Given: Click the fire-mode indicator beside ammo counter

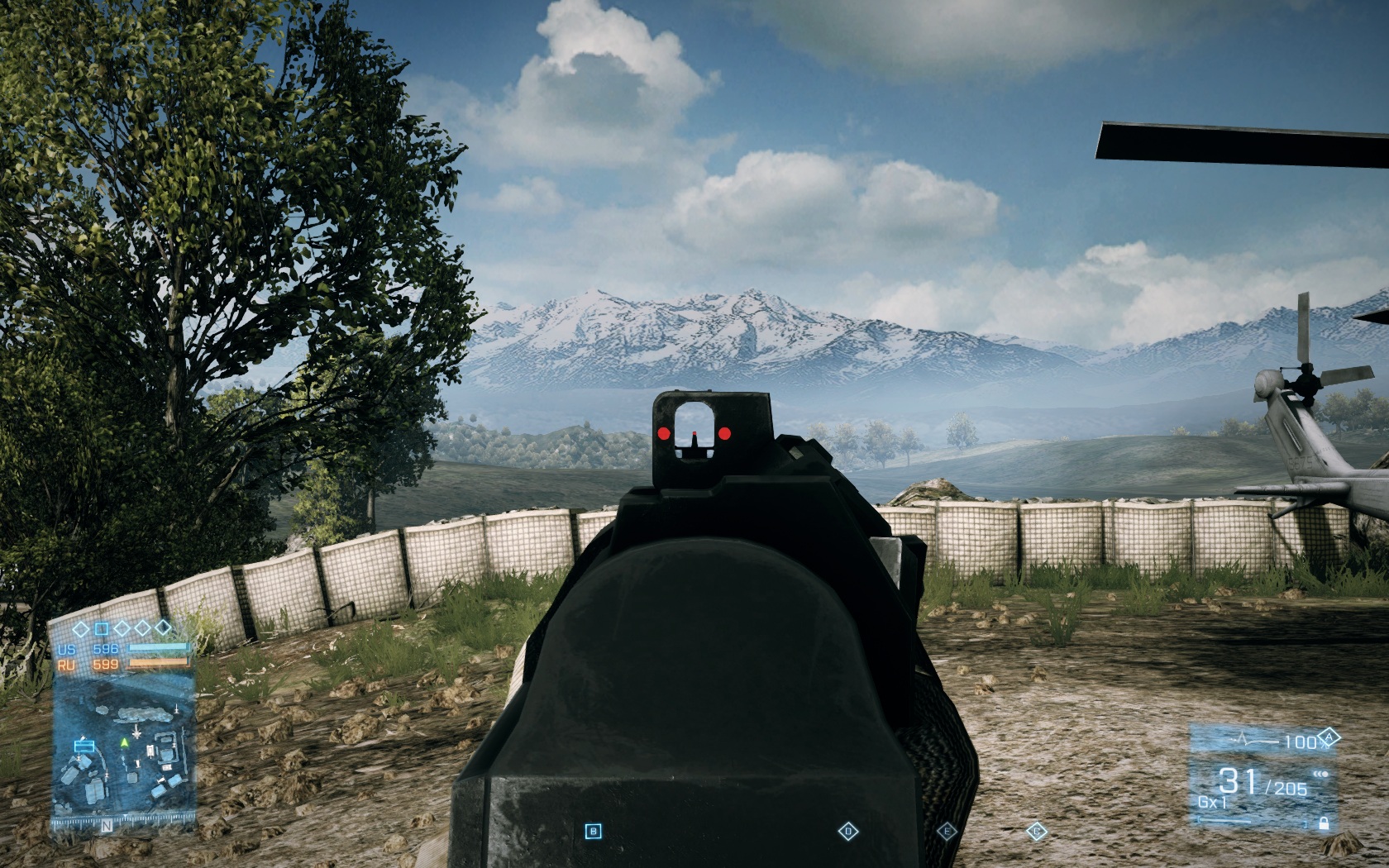Looking at the screenshot, I should (1320, 774).
